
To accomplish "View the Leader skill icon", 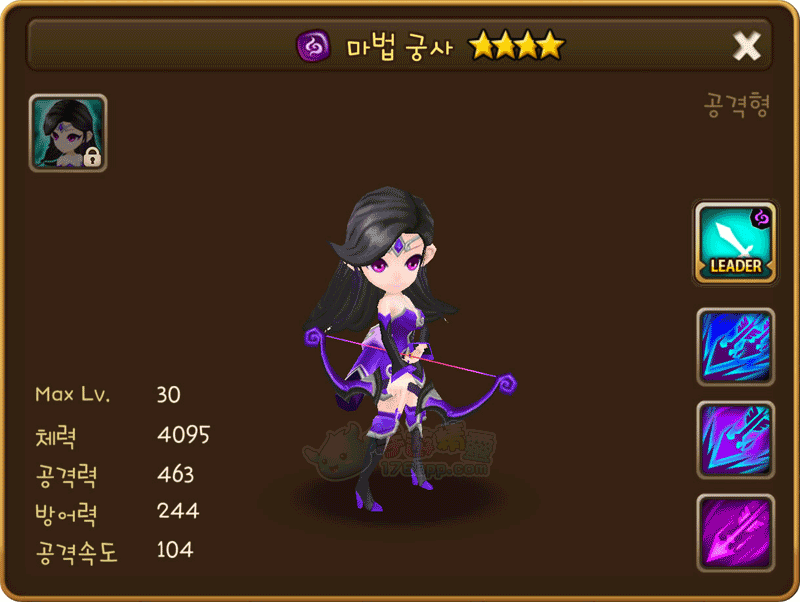I will coord(735,242).
